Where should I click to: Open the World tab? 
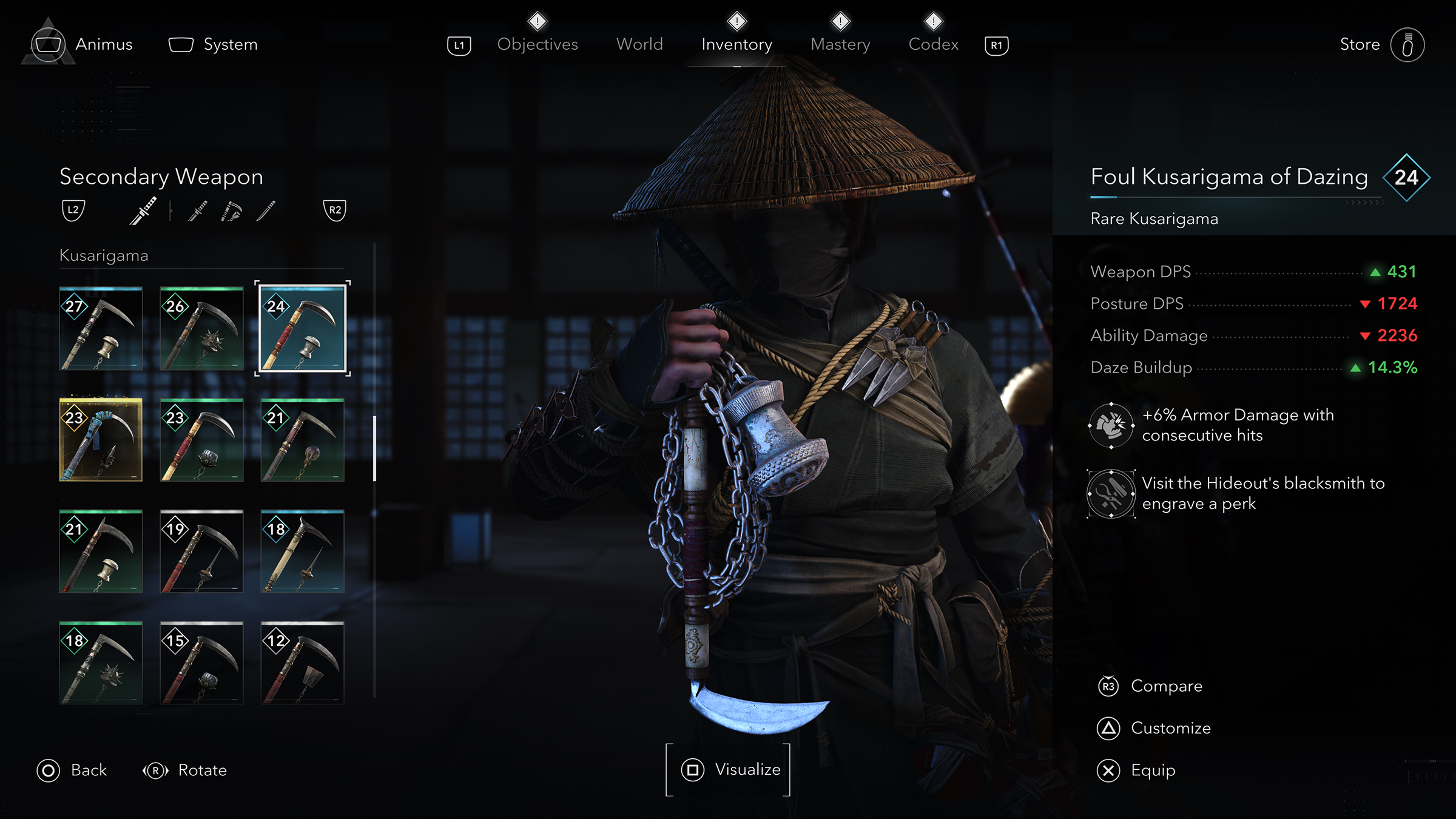pyautogui.click(x=639, y=44)
